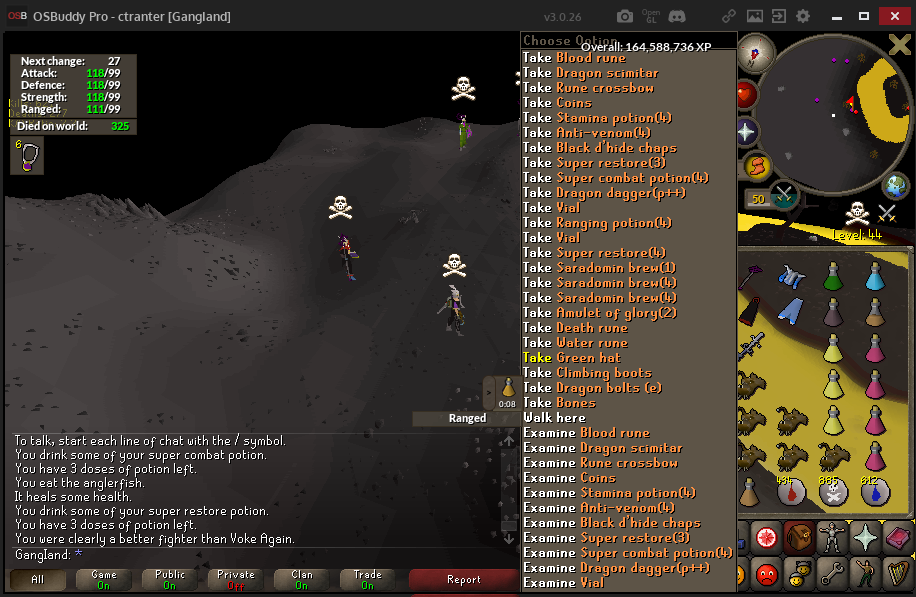The height and width of the screenshot is (597, 916).
Task: Take the Super combat potion(4)
Action: (x=616, y=178)
